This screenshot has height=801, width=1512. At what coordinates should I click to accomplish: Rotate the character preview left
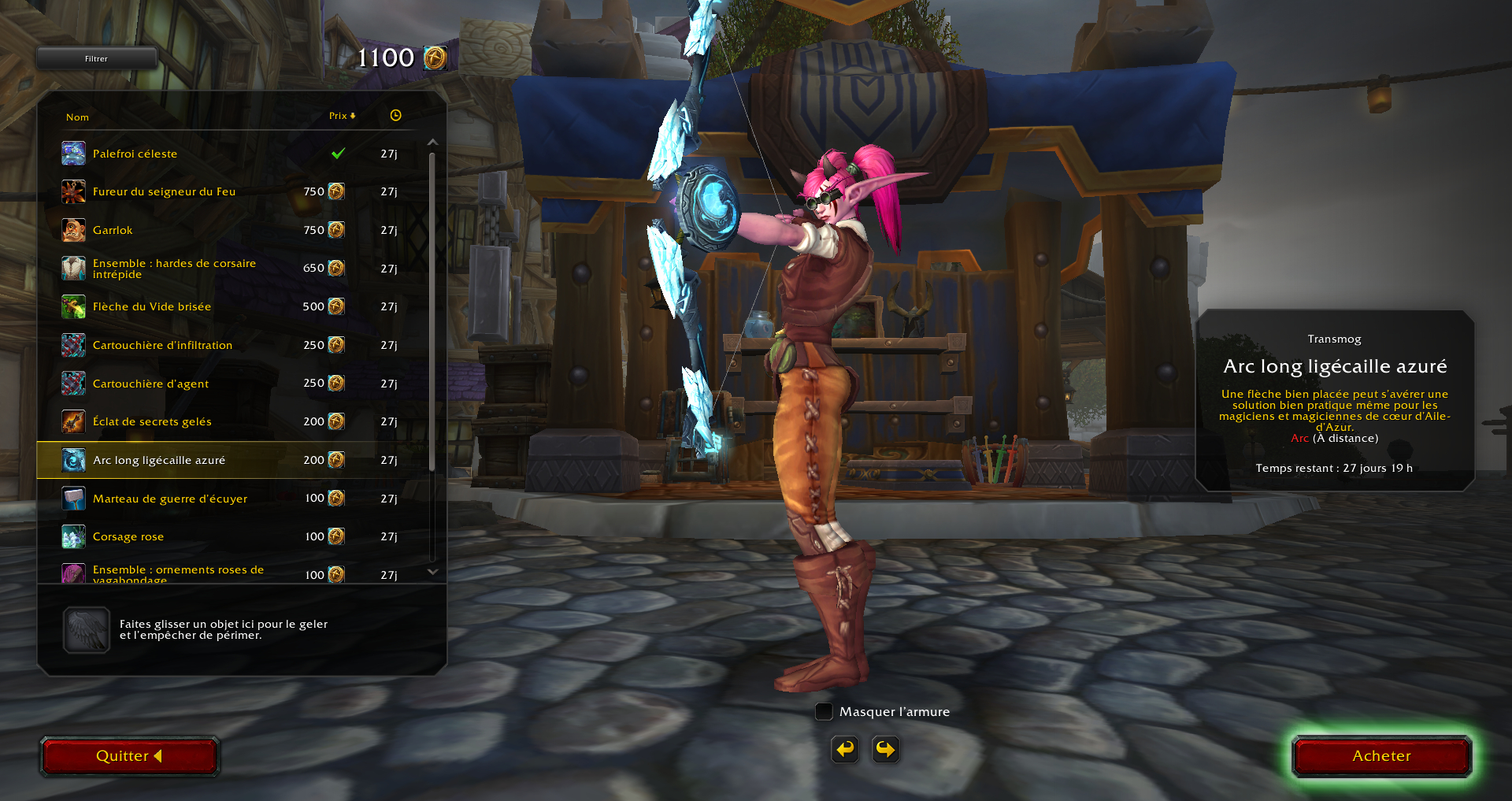(x=845, y=749)
